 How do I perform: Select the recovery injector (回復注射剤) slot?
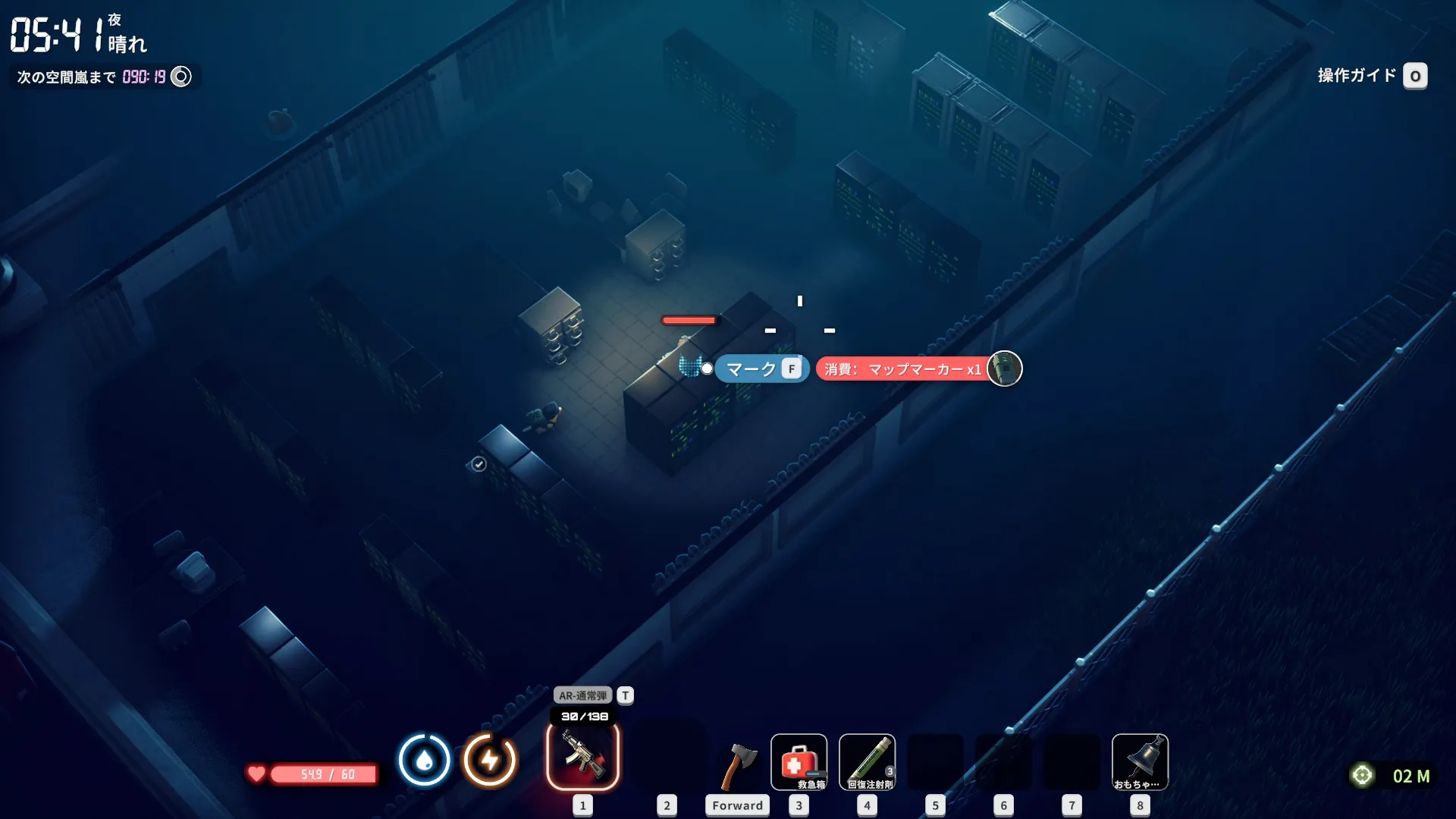[867, 762]
